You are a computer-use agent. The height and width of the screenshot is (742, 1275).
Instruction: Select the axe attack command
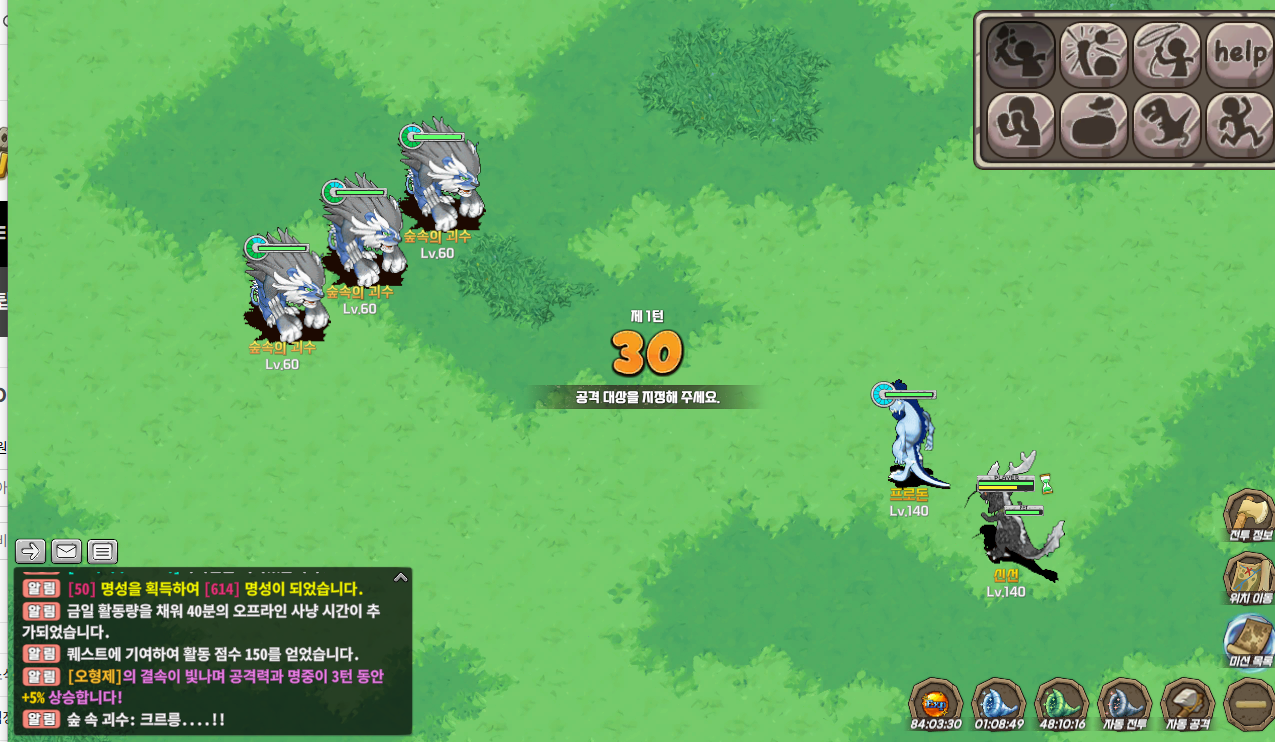click(x=1021, y=53)
